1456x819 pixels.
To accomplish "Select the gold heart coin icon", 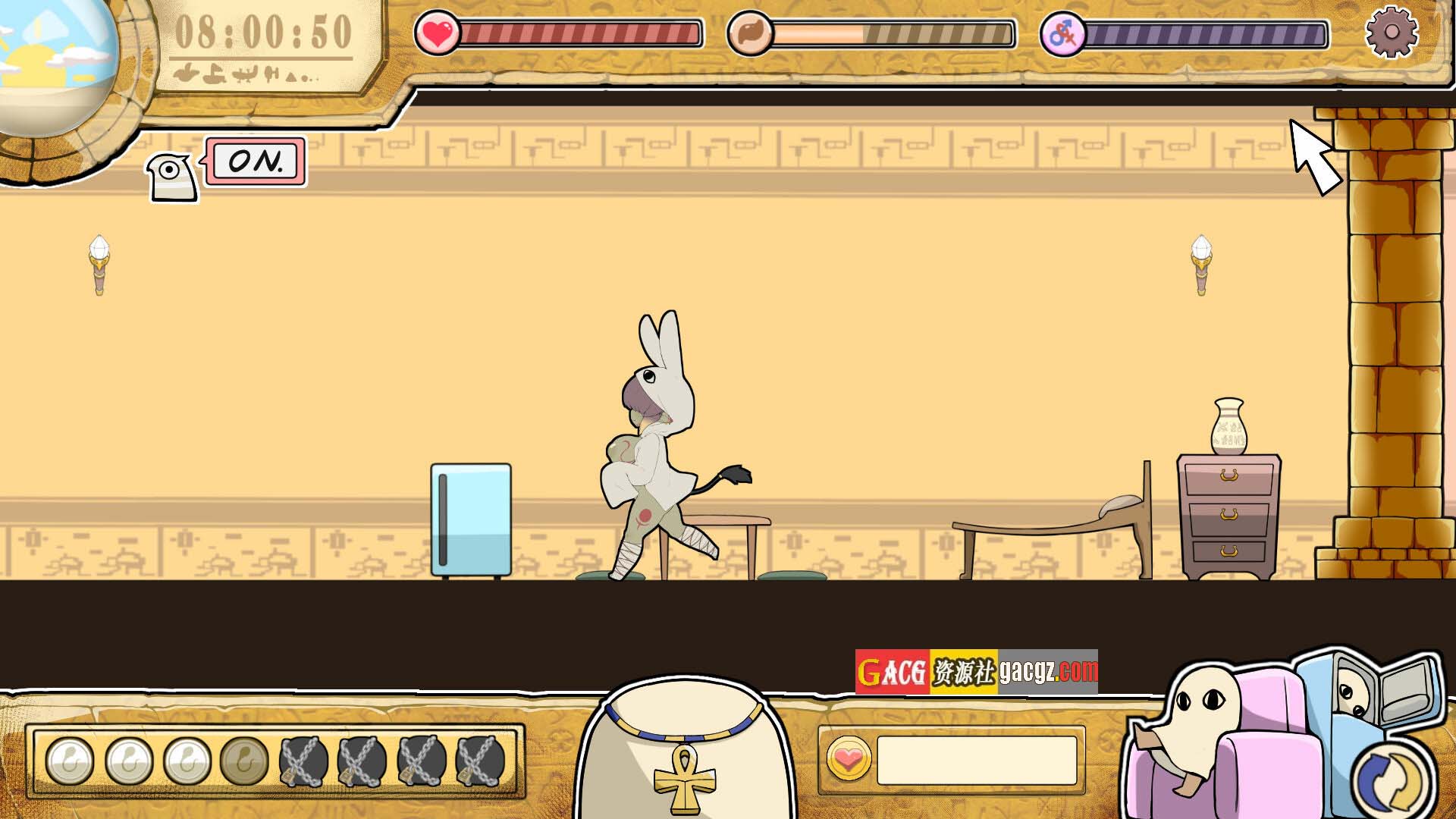I will click(x=848, y=759).
